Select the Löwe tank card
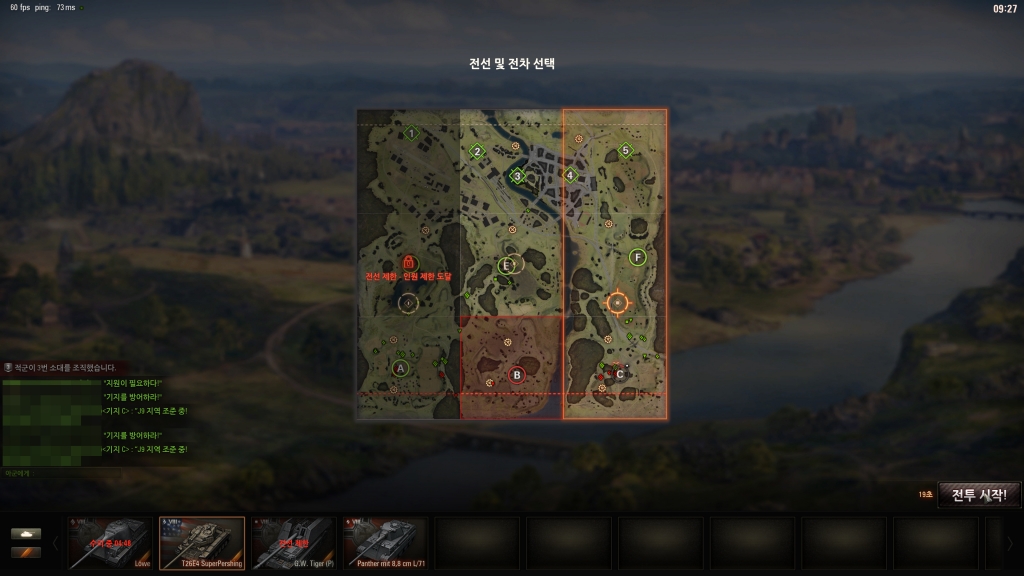 pyautogui.click(x=111, y=542)
